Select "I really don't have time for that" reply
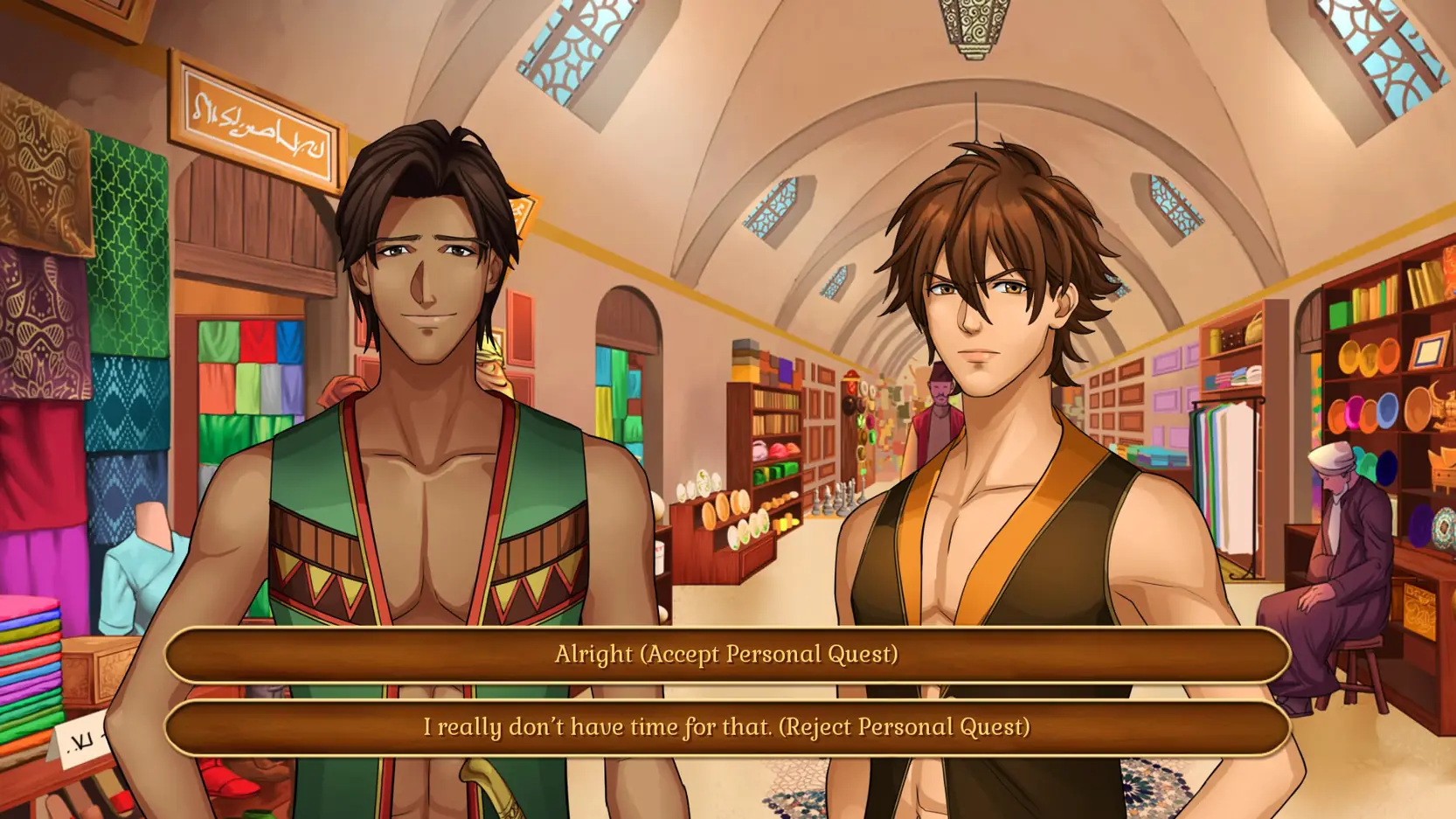Screen dimensions: 1456x819 (x=727, y=727)
